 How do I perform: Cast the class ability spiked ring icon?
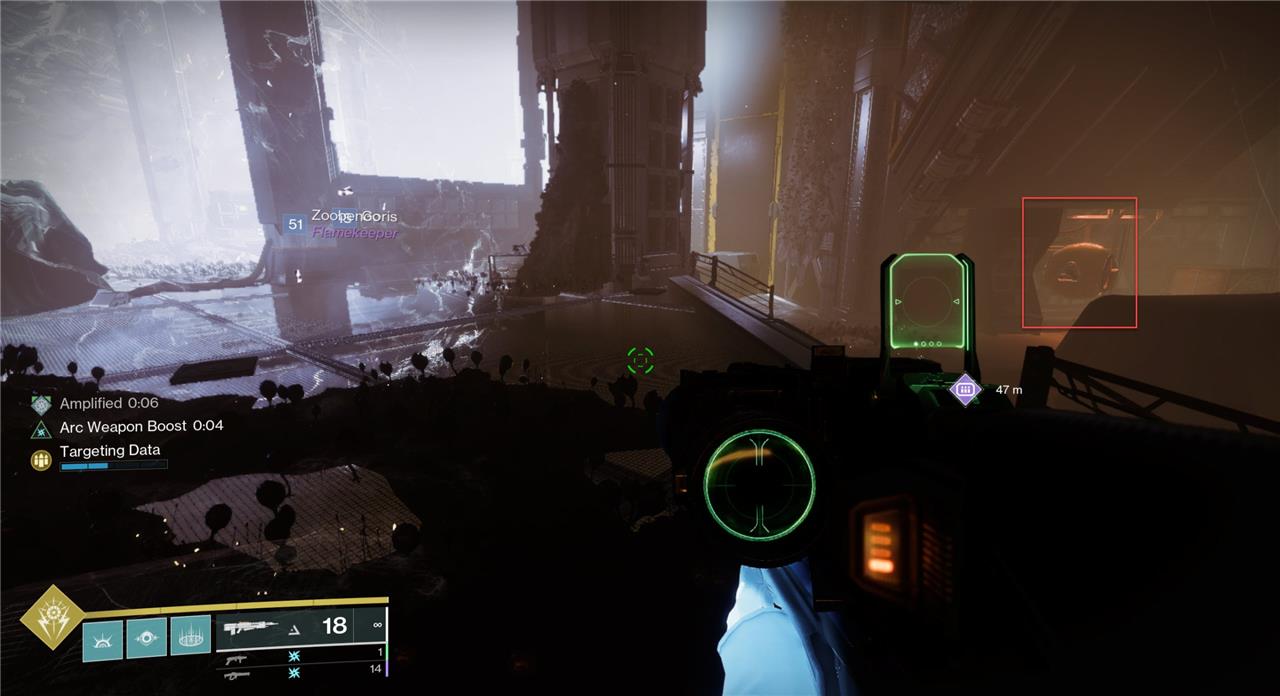(190, 635)
